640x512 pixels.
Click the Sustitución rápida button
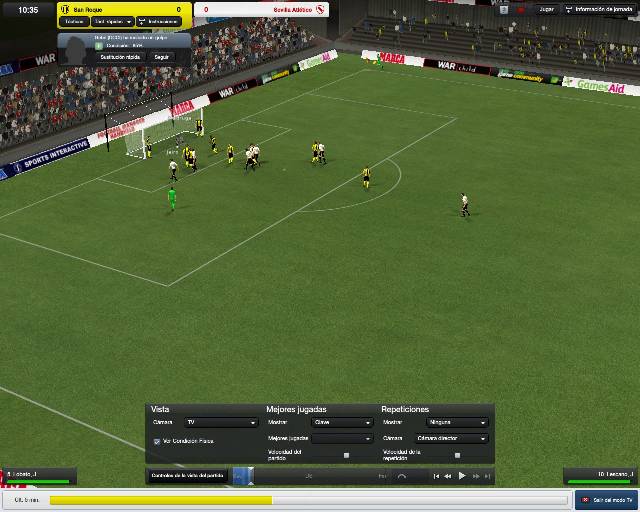point(119,57)
